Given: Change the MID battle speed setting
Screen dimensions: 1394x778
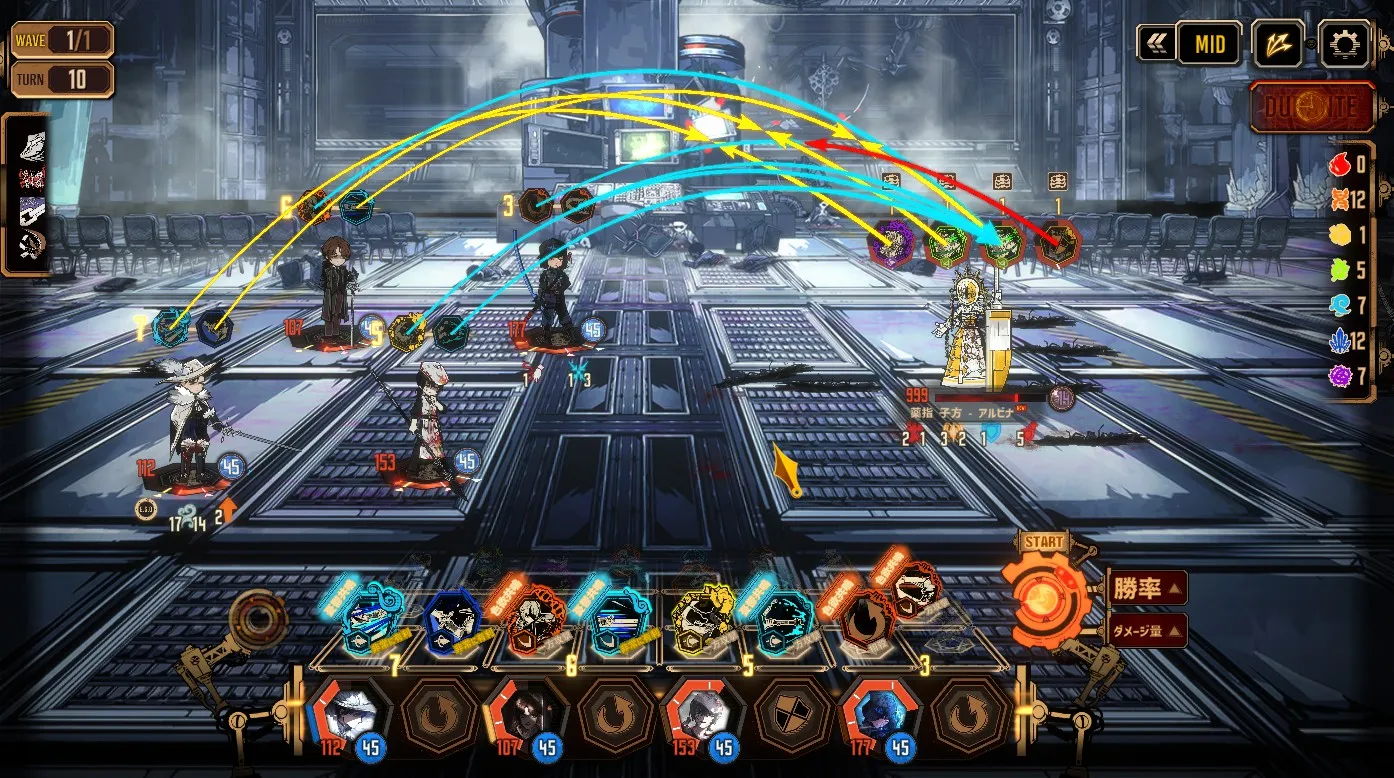Looking at the screenshot, I should [1208, 44].
